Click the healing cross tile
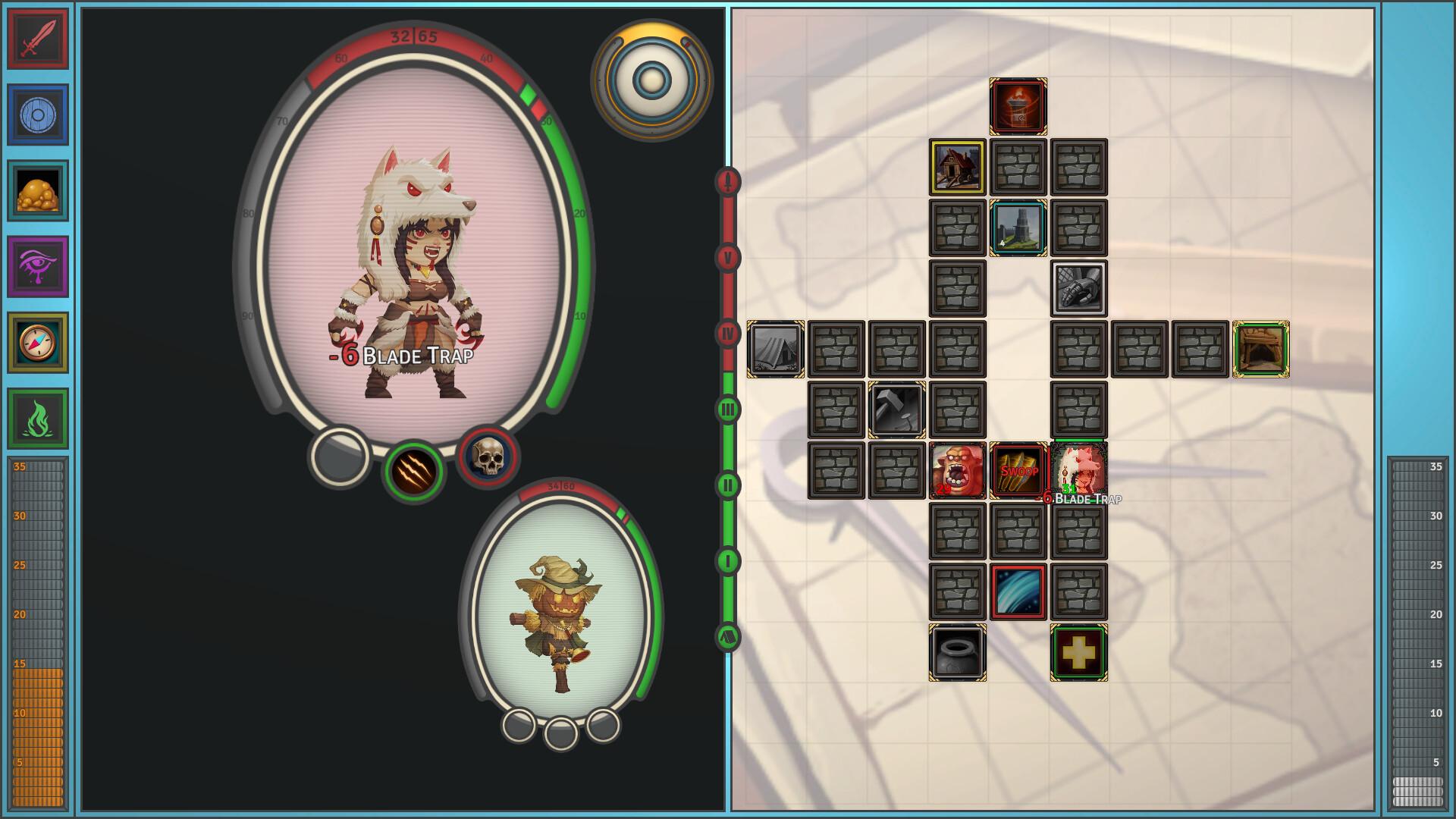This screenshot has height=819, width=1456. 1079,653
